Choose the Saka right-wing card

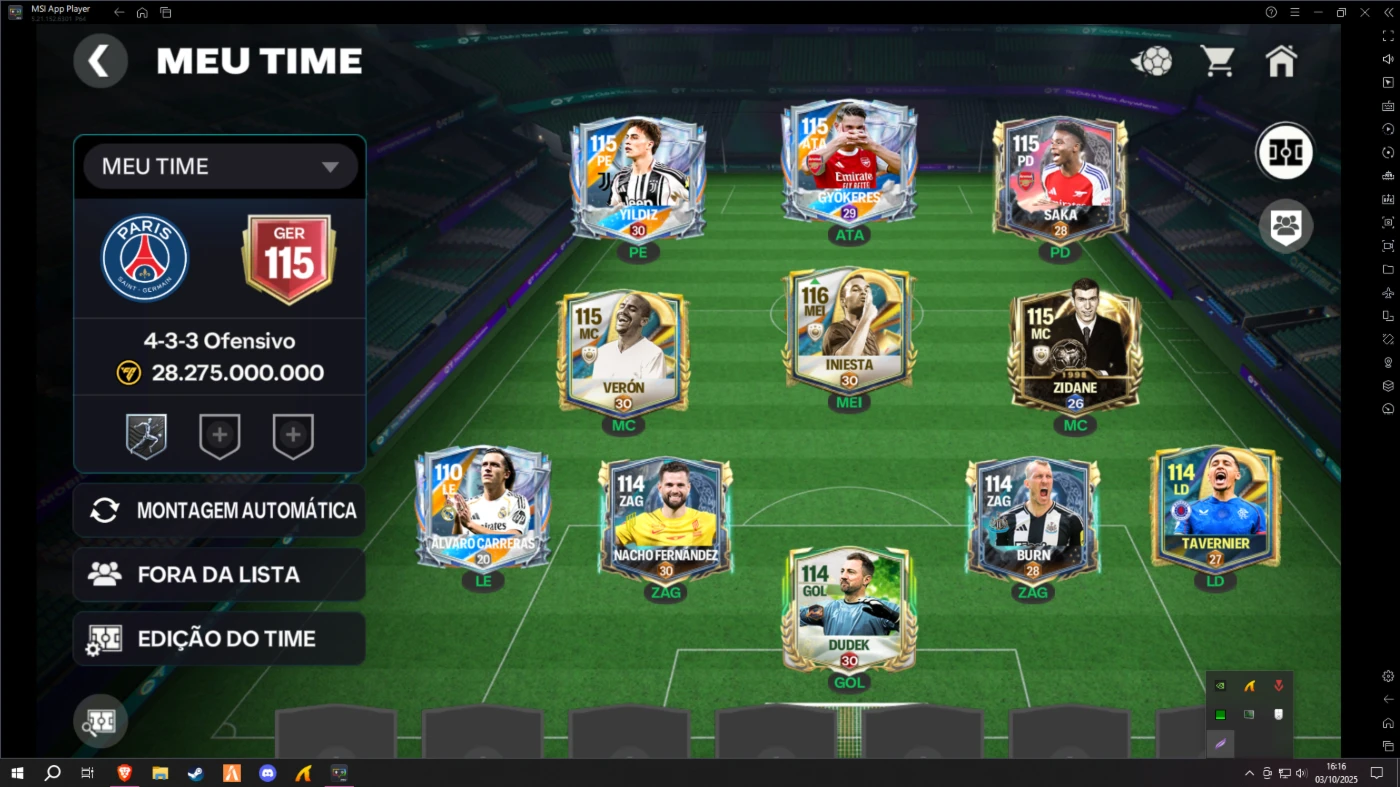click(1060, 178)
